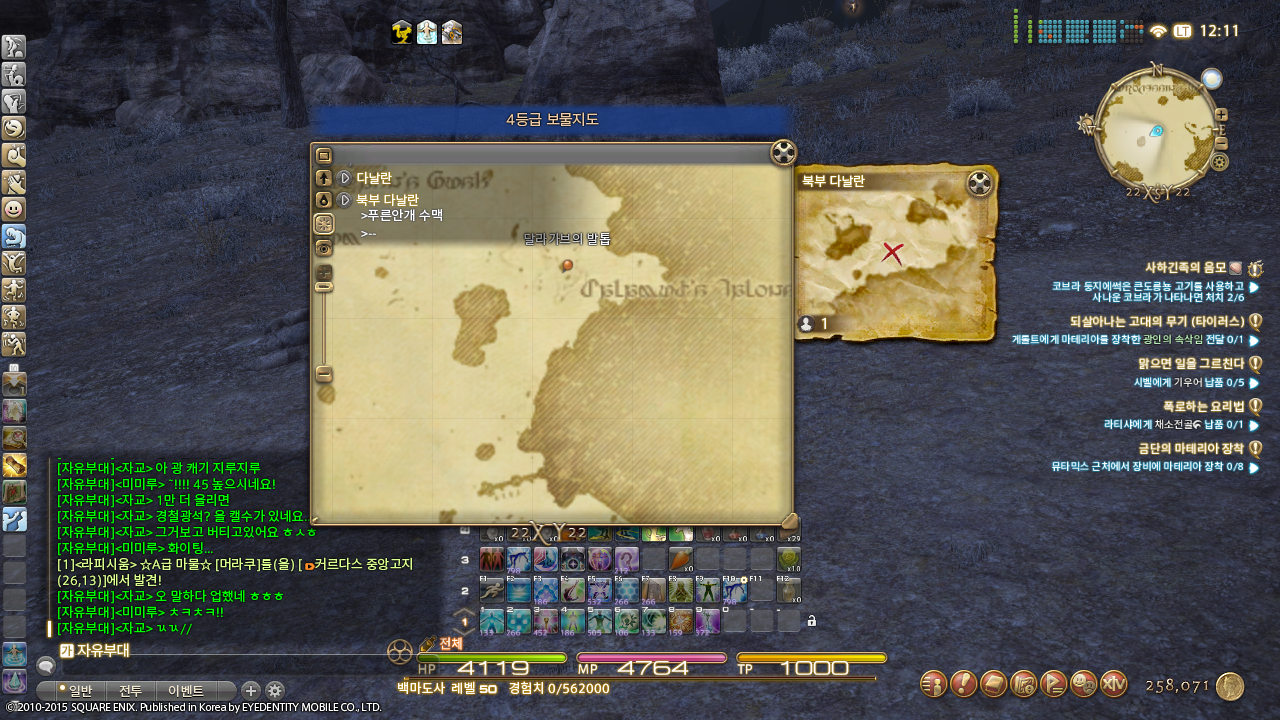The width and height of the screenshot is (1280, 720).
Task: Select the 다날란 region entry
Action: (x=374, y=178)
